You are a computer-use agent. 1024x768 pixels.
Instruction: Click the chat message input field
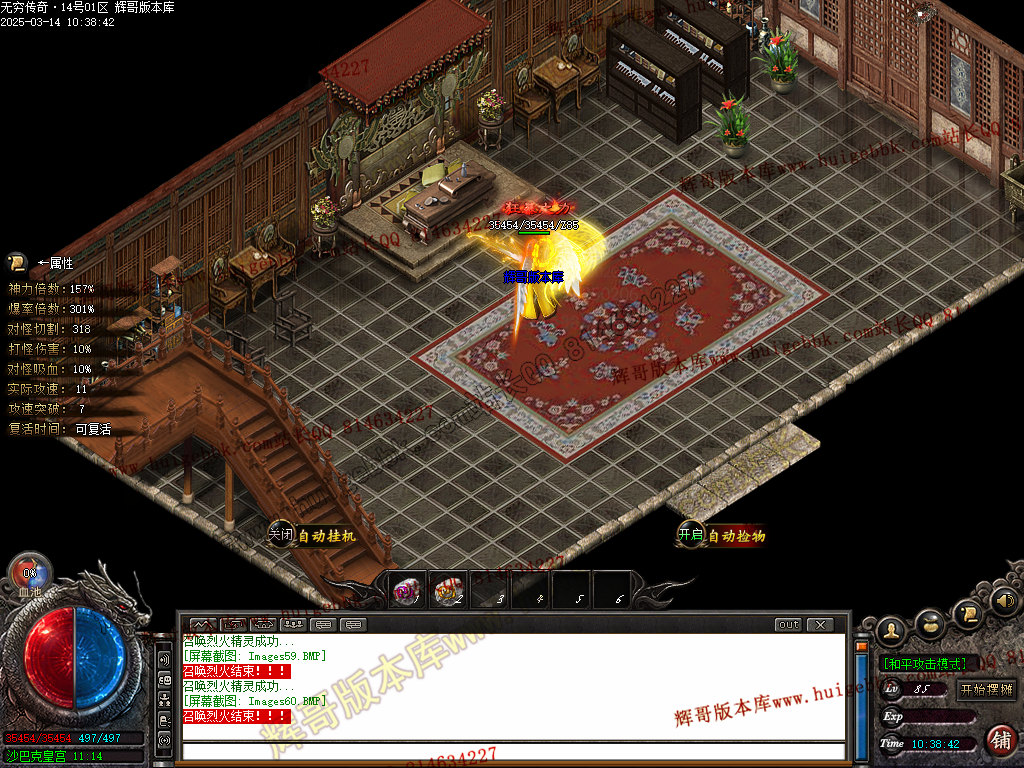click(510, 751)
